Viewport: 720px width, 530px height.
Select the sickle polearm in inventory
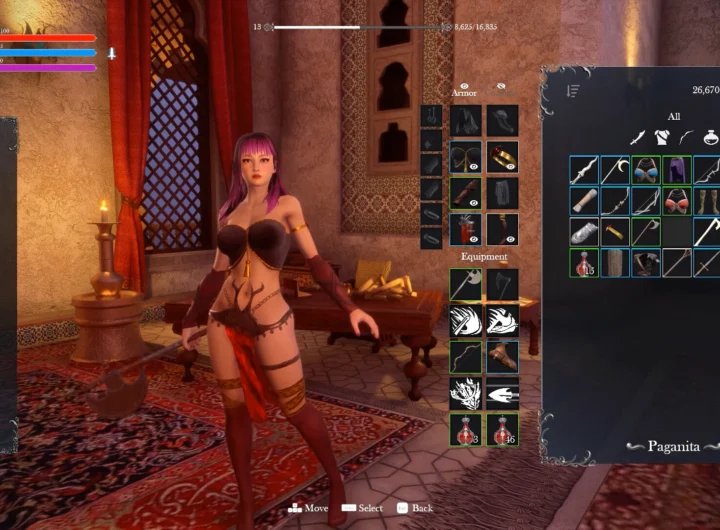click(615, 170)
